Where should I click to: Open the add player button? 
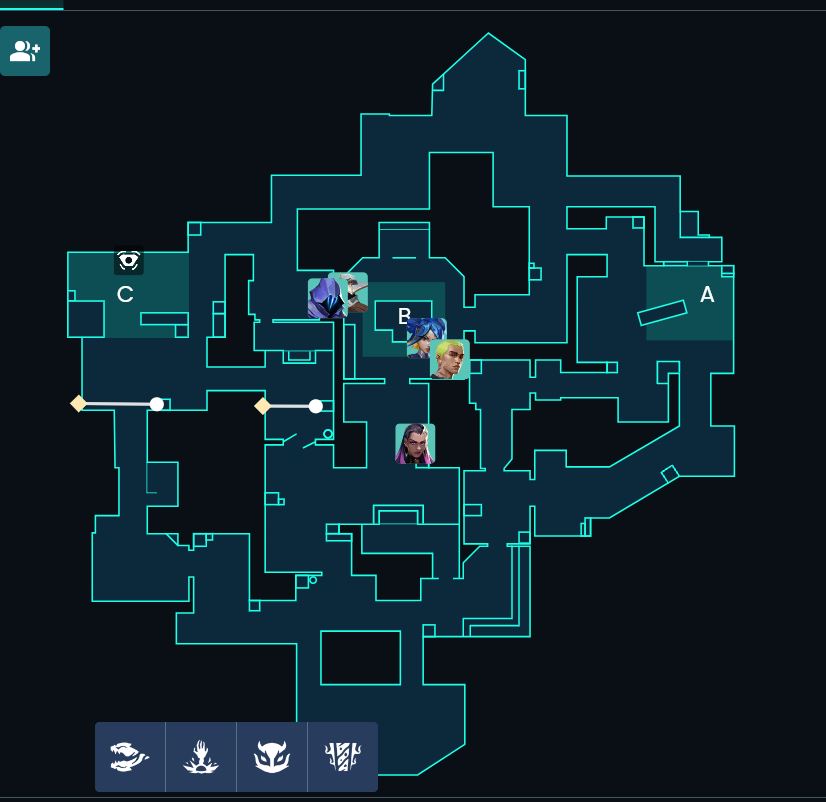tap(25, 51)
